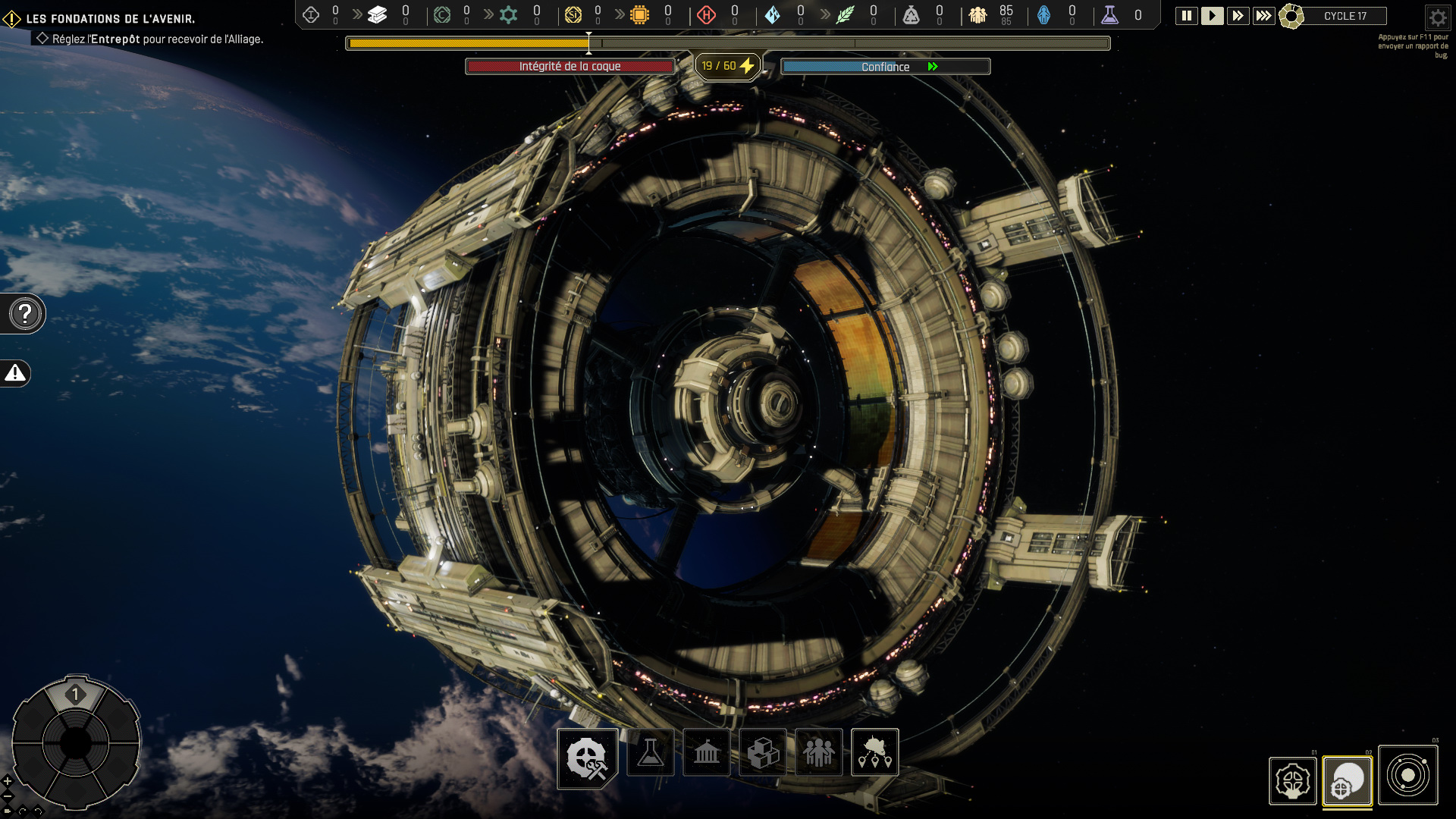
Task: Set game speed to normal play
Action: (x=1212, y=16)
